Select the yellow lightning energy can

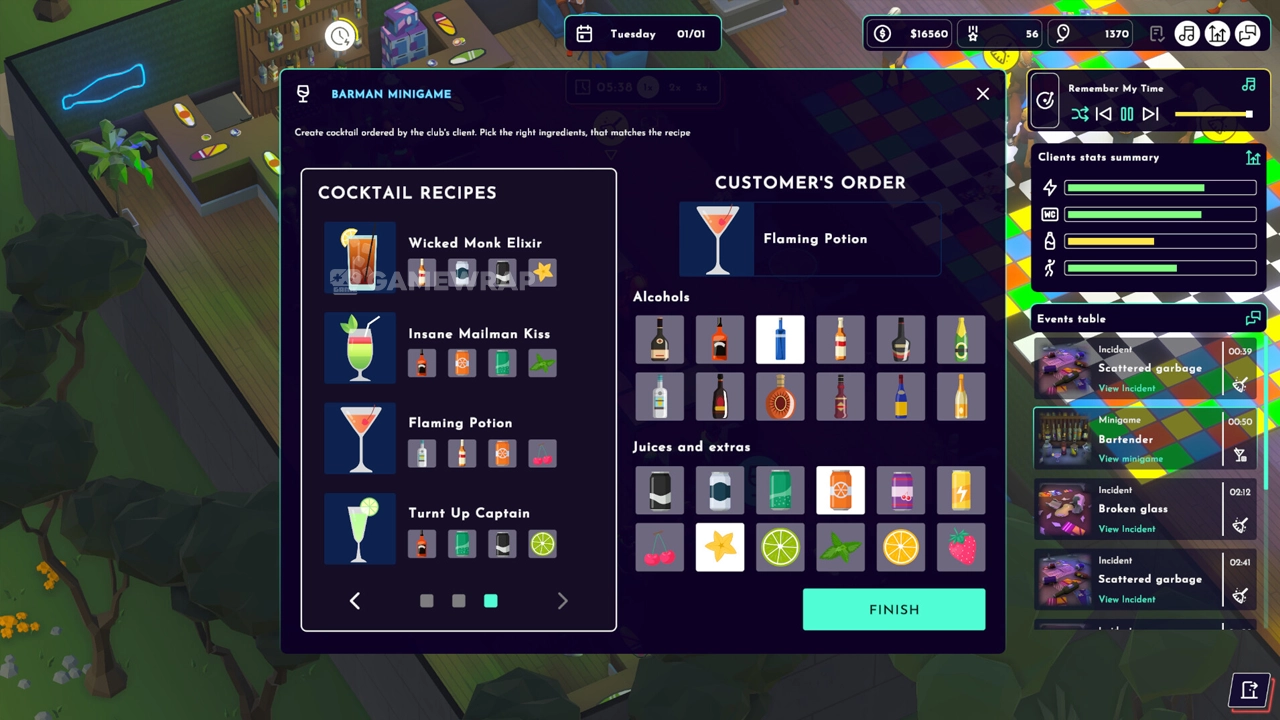[961, 491]
